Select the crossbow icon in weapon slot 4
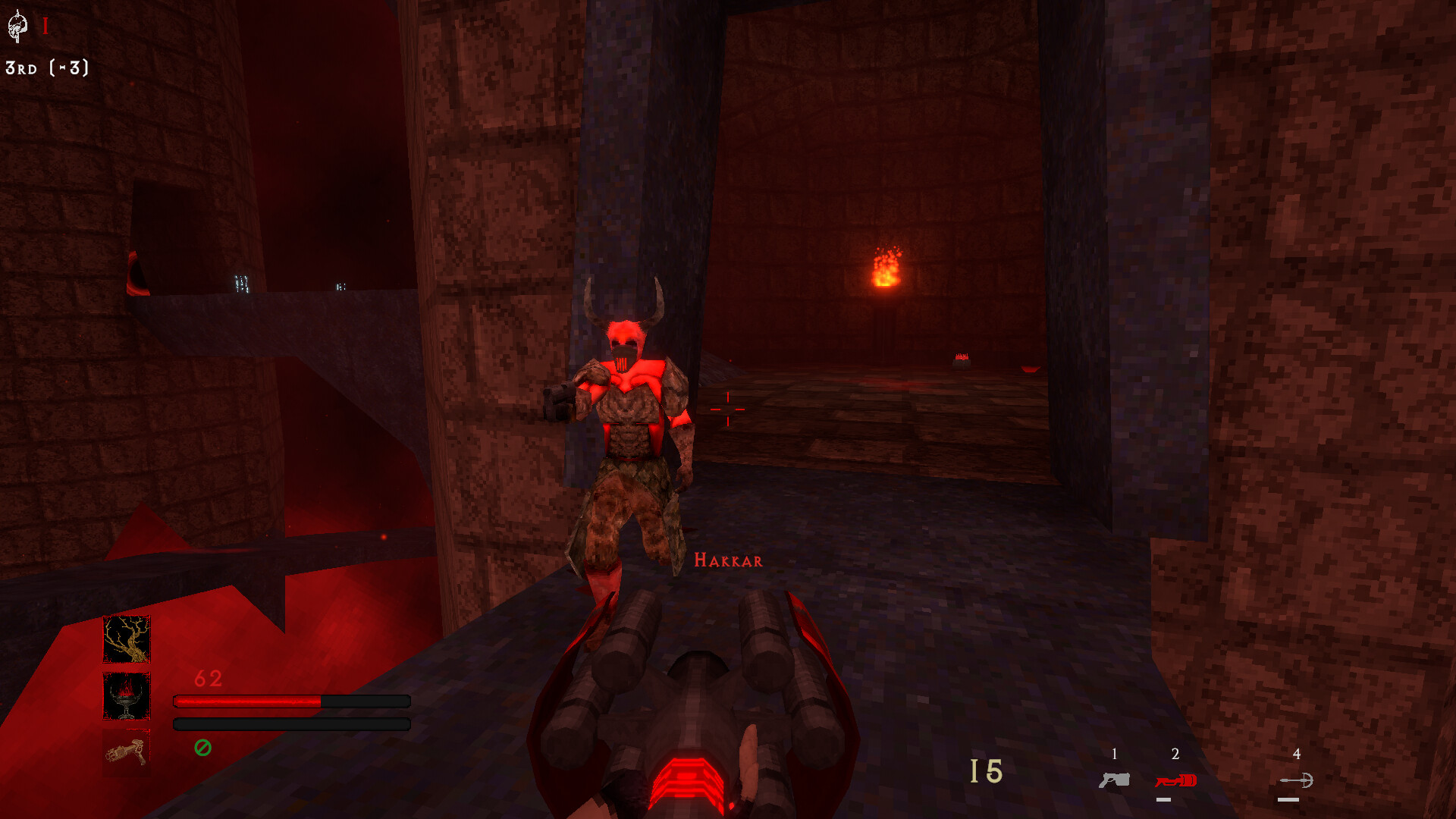This screenshot has width=1456, height=819. [x=1297, y=780]
